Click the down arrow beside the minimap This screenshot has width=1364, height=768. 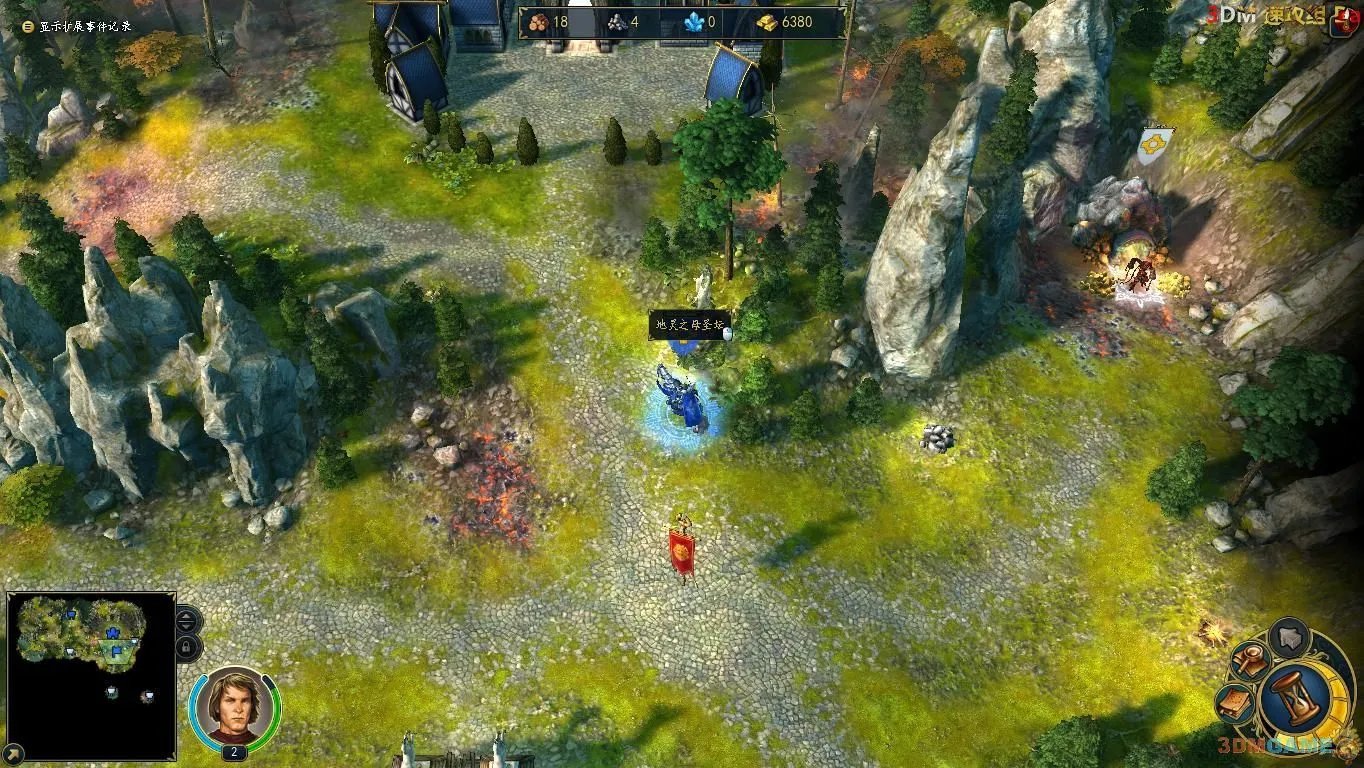tap(185, 629)
